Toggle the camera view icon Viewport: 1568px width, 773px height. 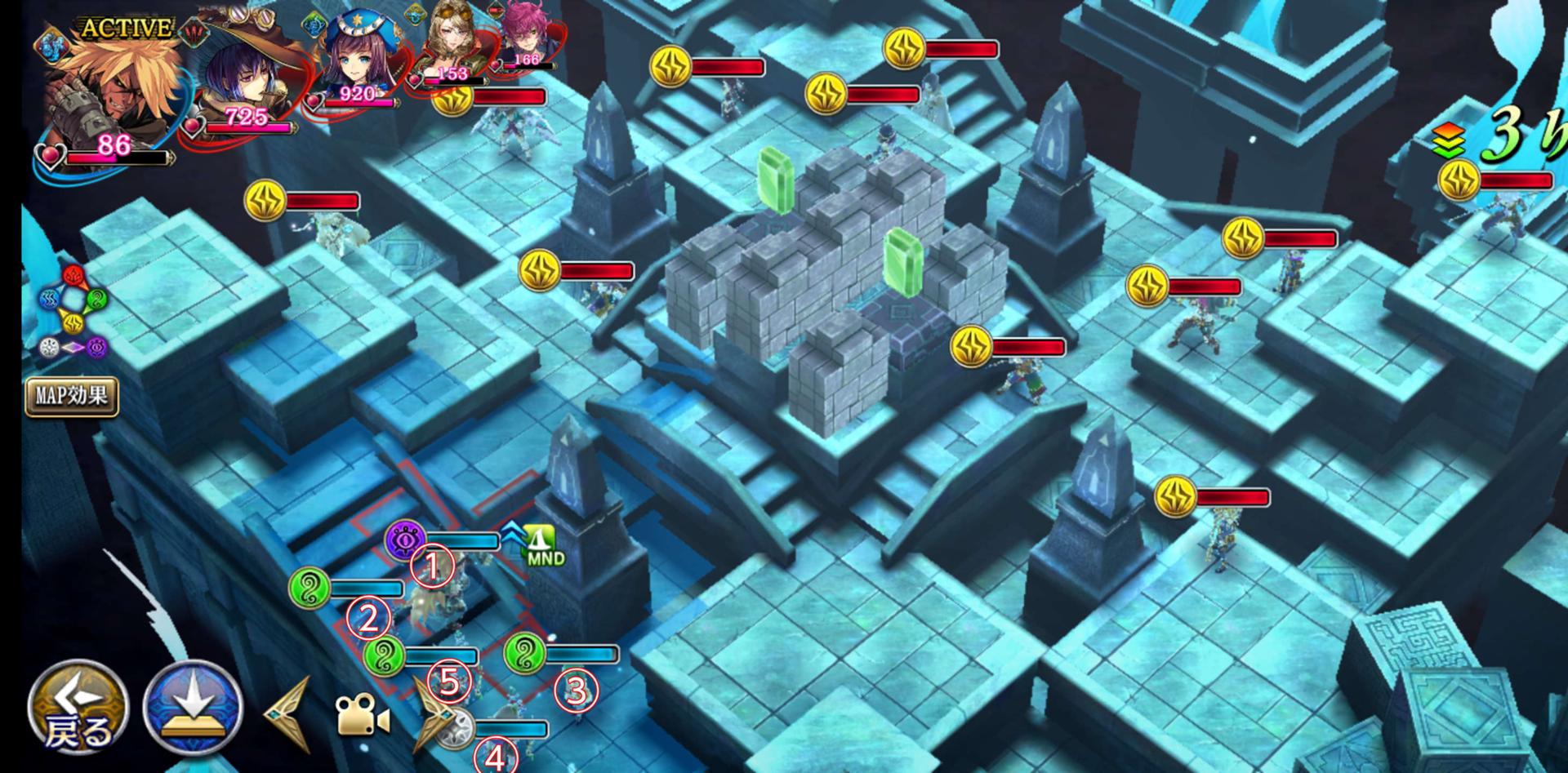[362, 716]
